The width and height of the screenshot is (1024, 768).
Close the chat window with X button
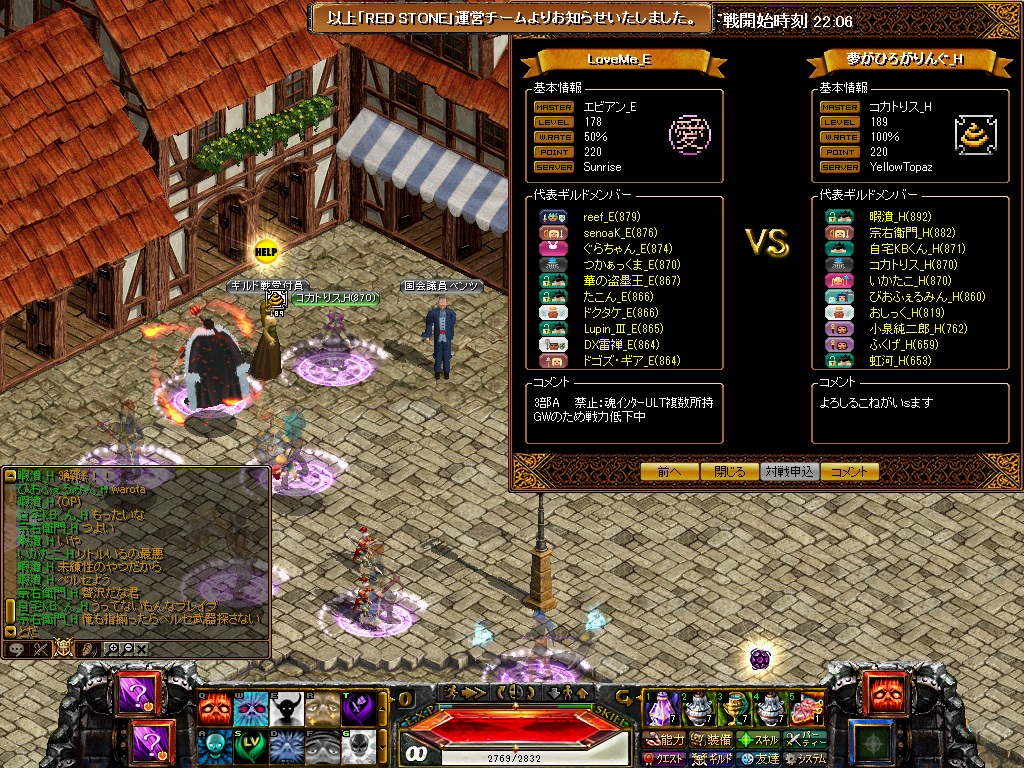pos(141,649)
